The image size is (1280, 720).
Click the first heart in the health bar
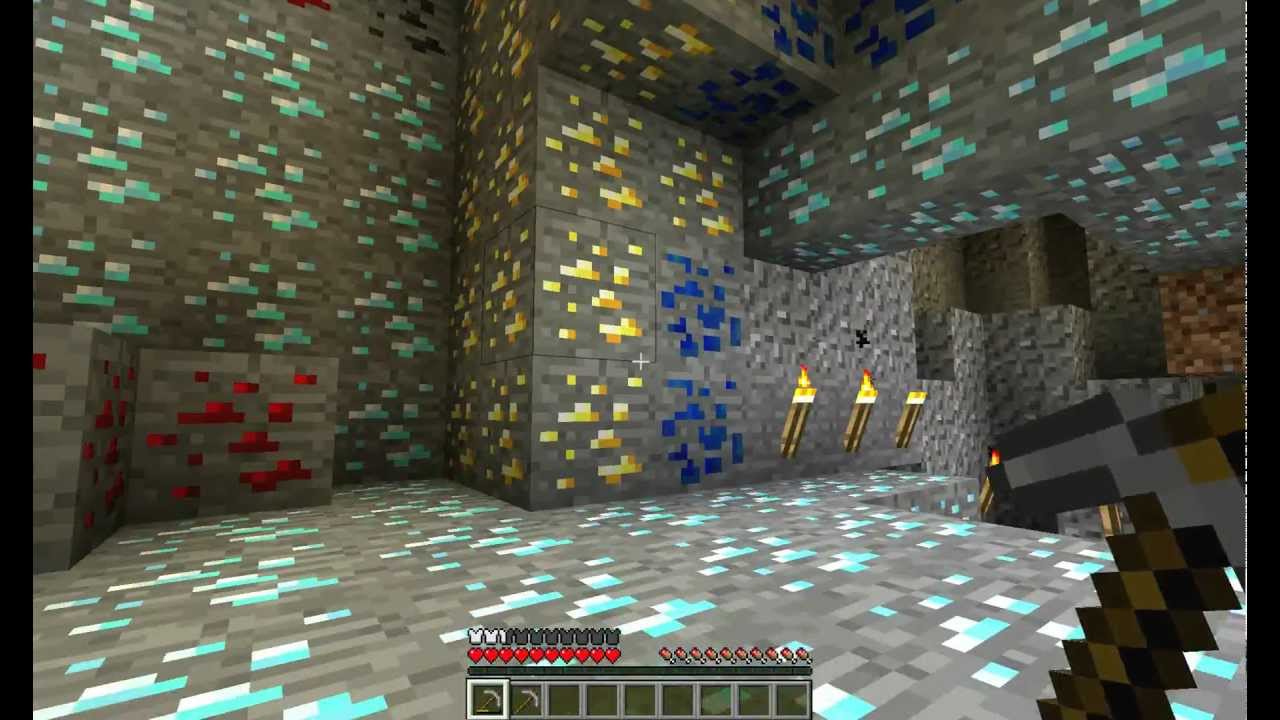pyautogui.click(x=474, y=654)
